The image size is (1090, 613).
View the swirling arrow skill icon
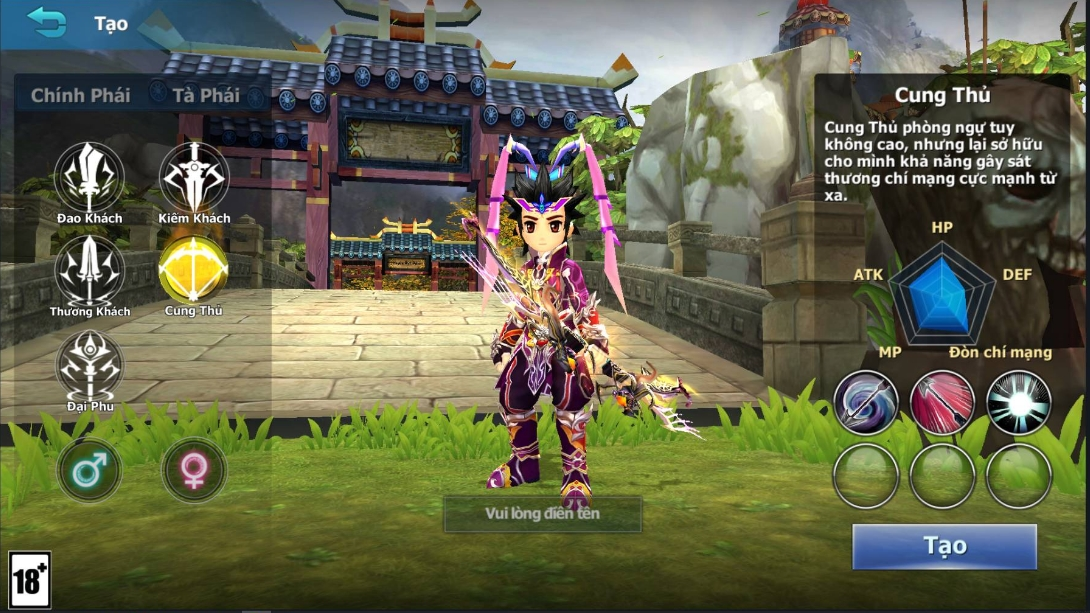(866, 402)
